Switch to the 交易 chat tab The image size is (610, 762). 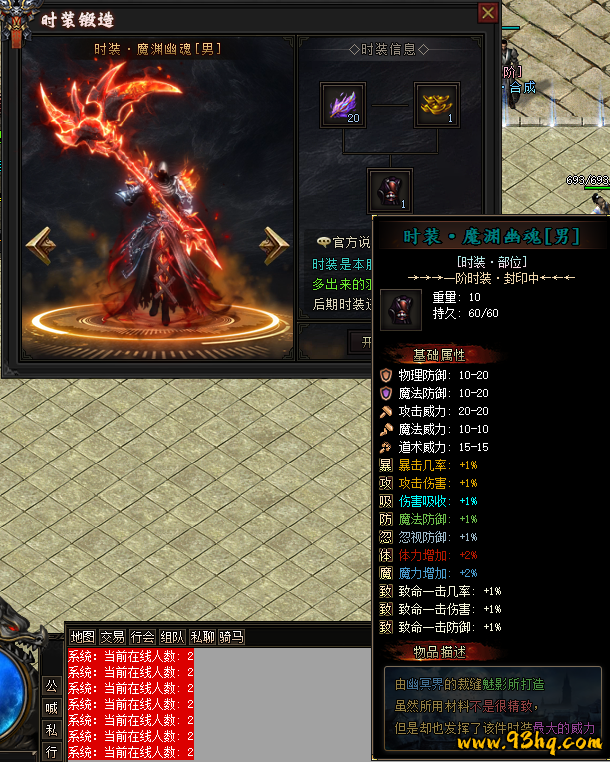[x=112, y=637]
